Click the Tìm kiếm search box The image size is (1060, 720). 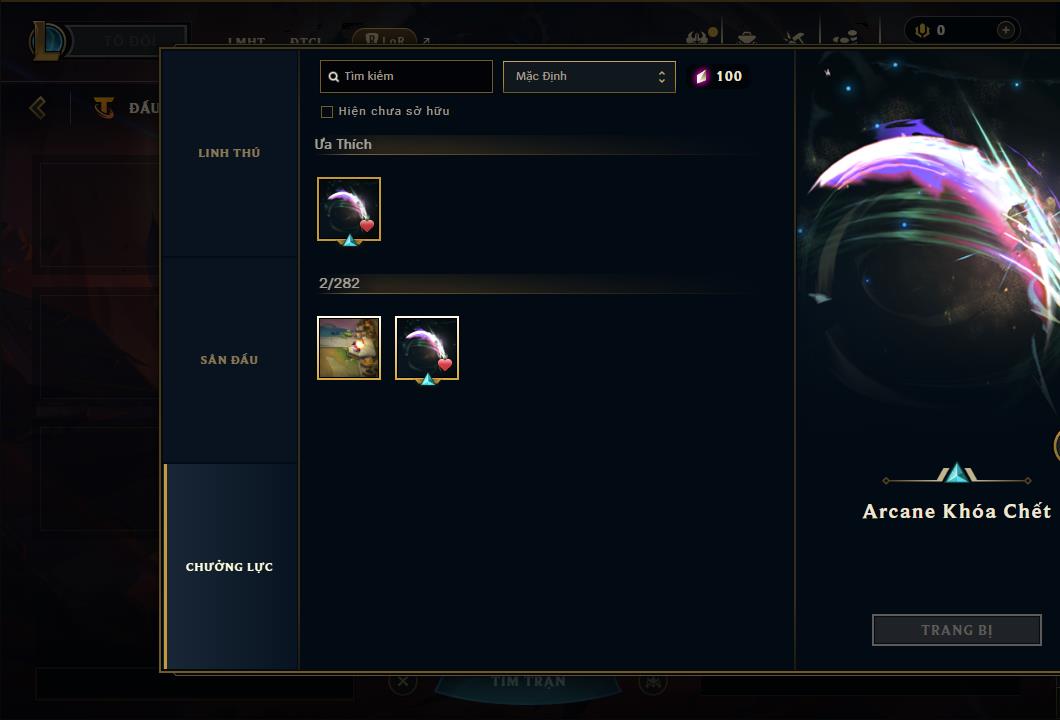tap(407, 77)
